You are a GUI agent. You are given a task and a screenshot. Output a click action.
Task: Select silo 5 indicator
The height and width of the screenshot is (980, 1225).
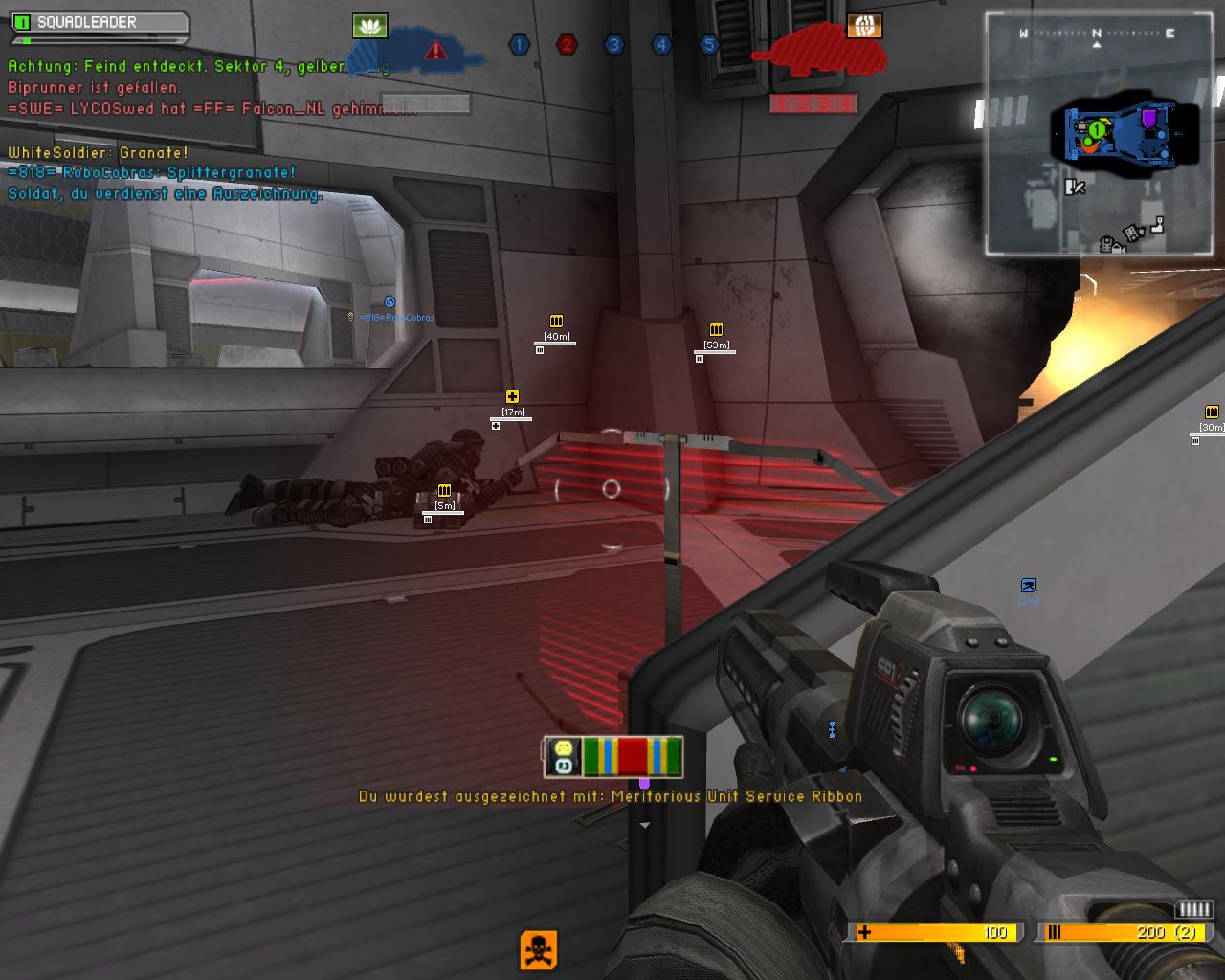708,44
